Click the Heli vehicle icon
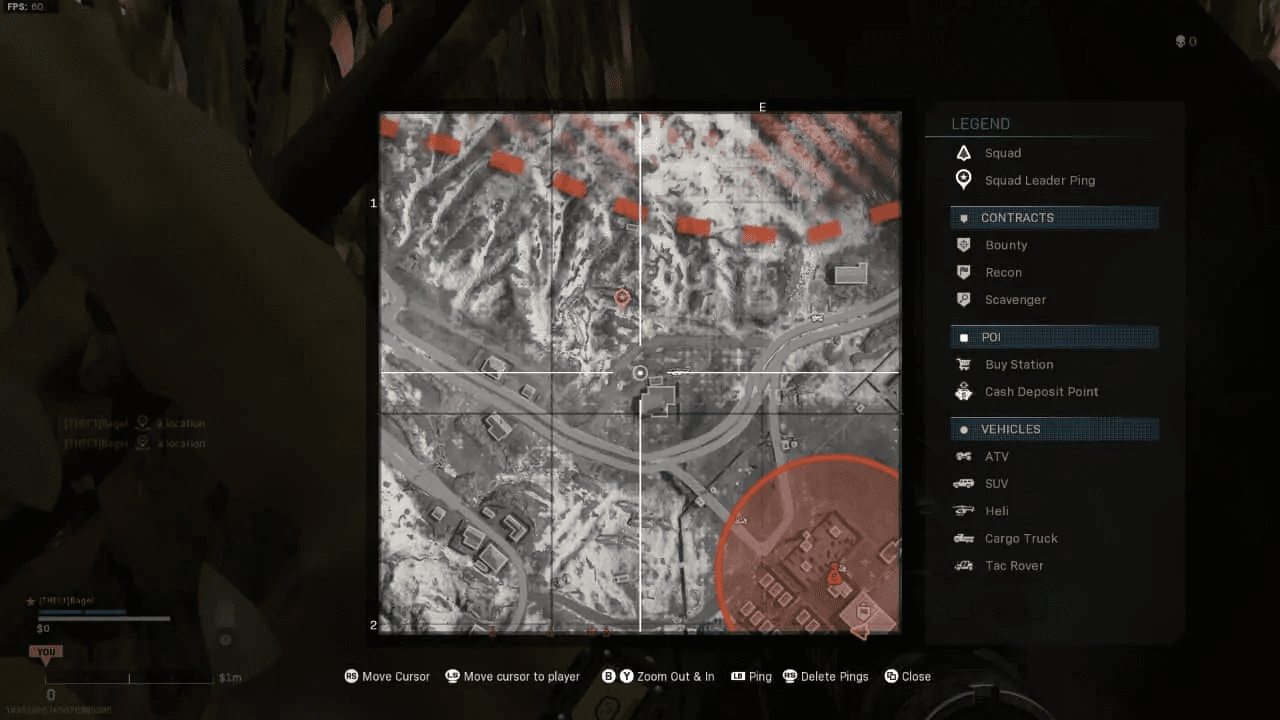Screen dimensions: 1280x720 963,510
